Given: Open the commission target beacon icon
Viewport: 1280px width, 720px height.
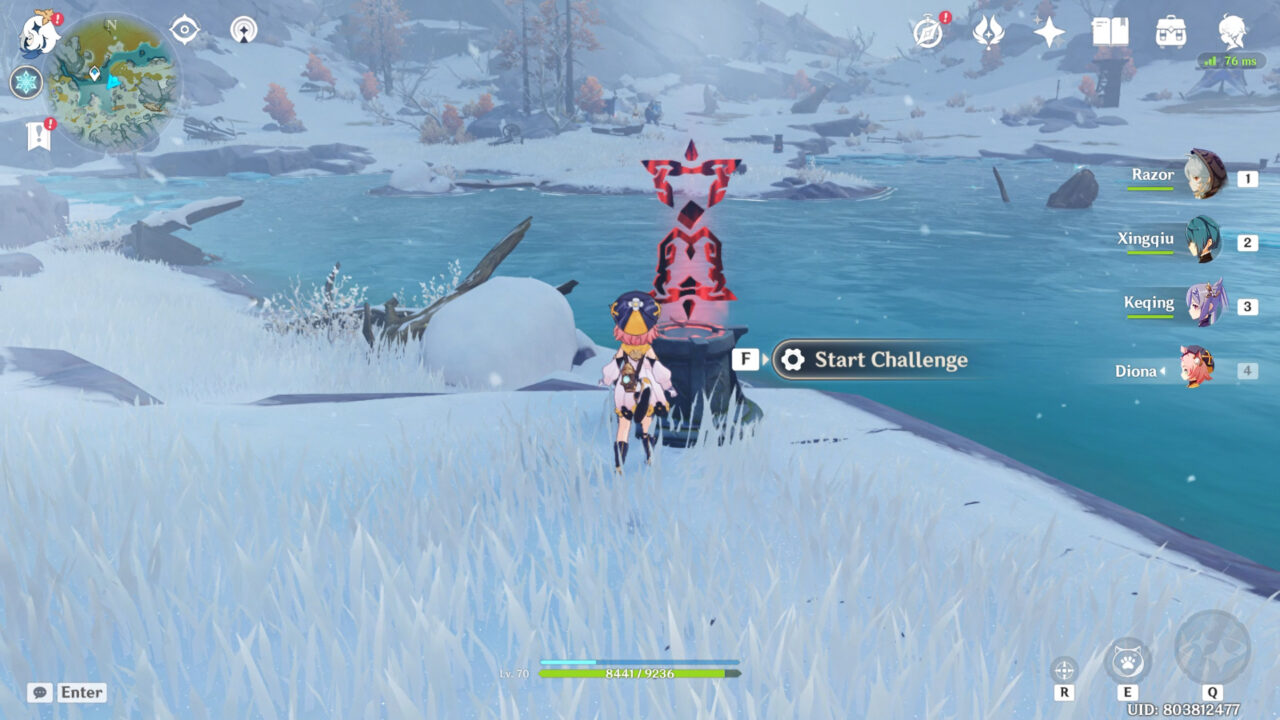Looking at the screenshot, I should tap(243, 30).
